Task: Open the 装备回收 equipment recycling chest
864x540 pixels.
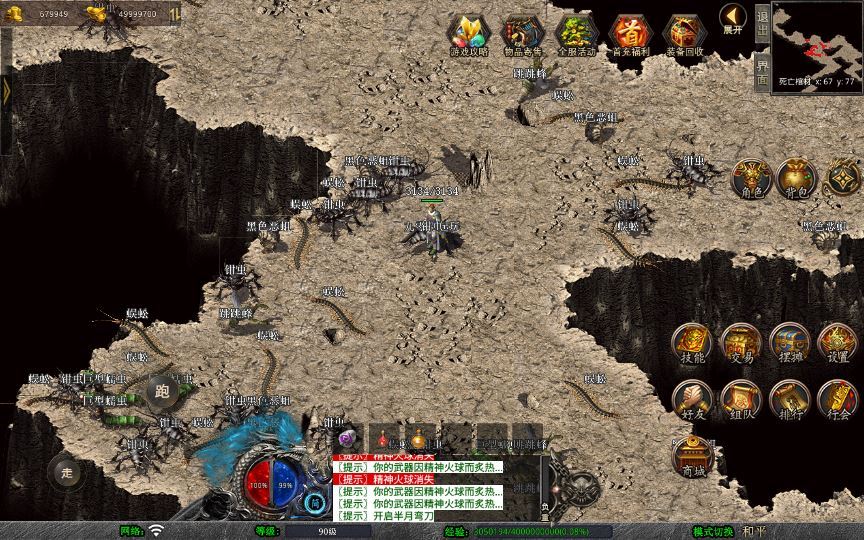Action: tap(683, 35)
